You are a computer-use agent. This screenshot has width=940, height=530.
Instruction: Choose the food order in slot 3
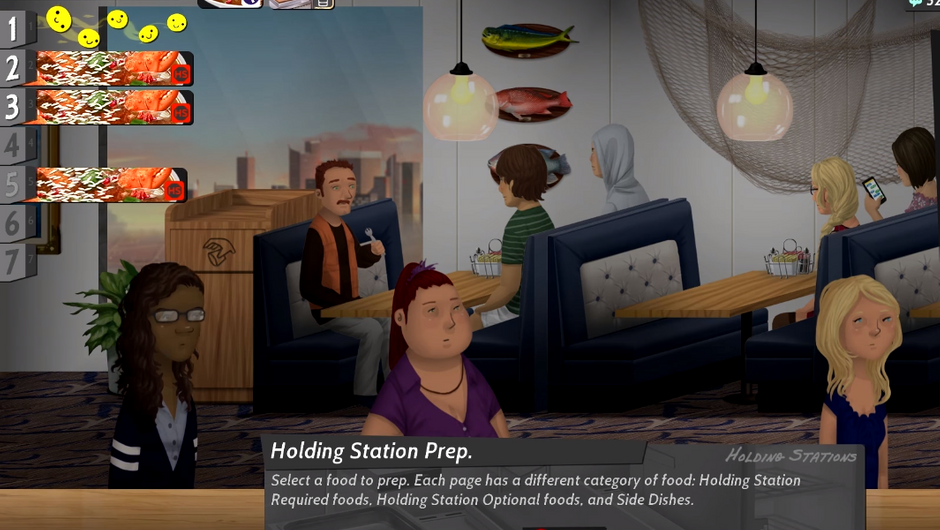[110, 107]
